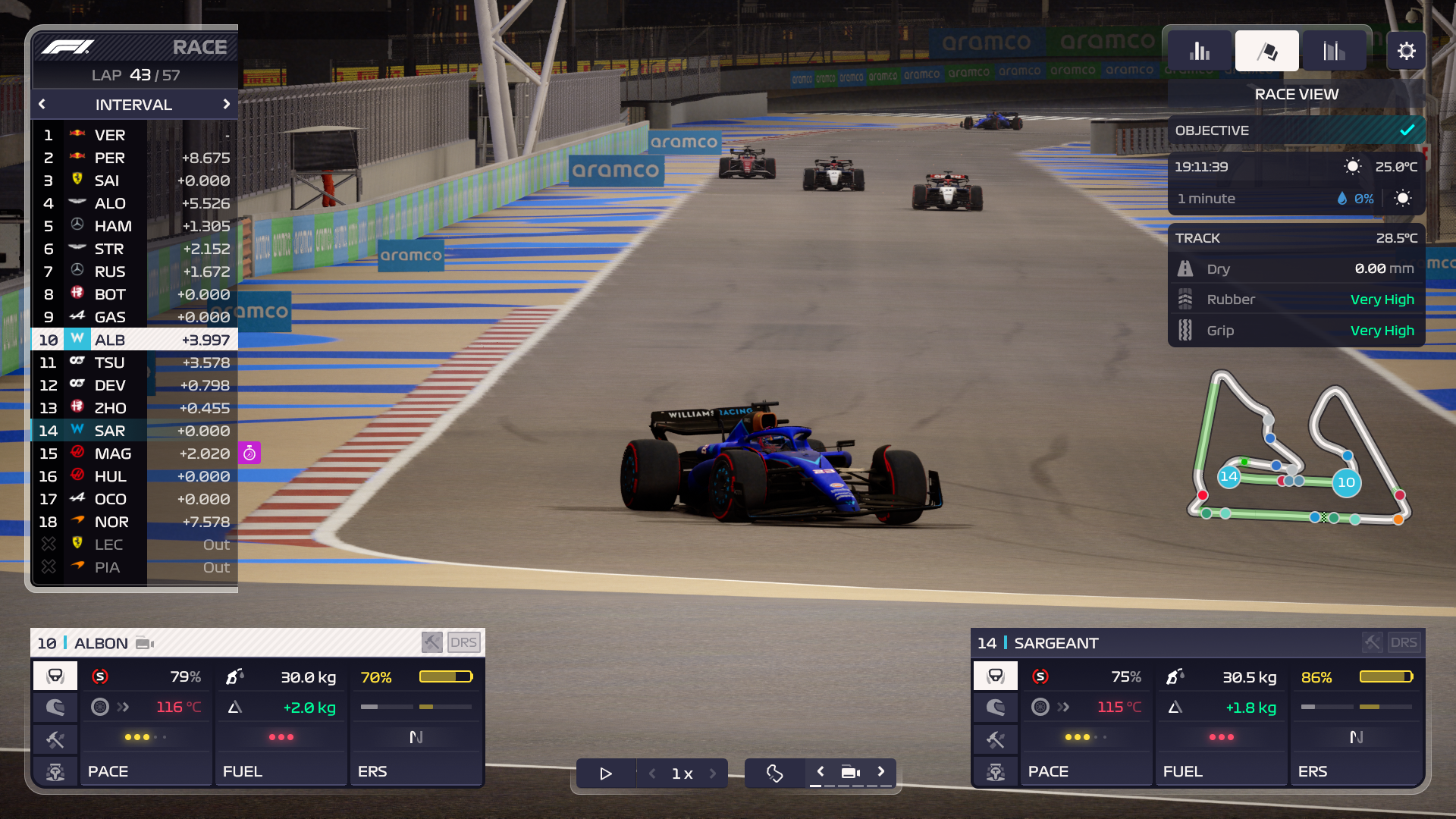Click the track map toggle icon
The image size is (1456, 819).
(x=773, y=773)
